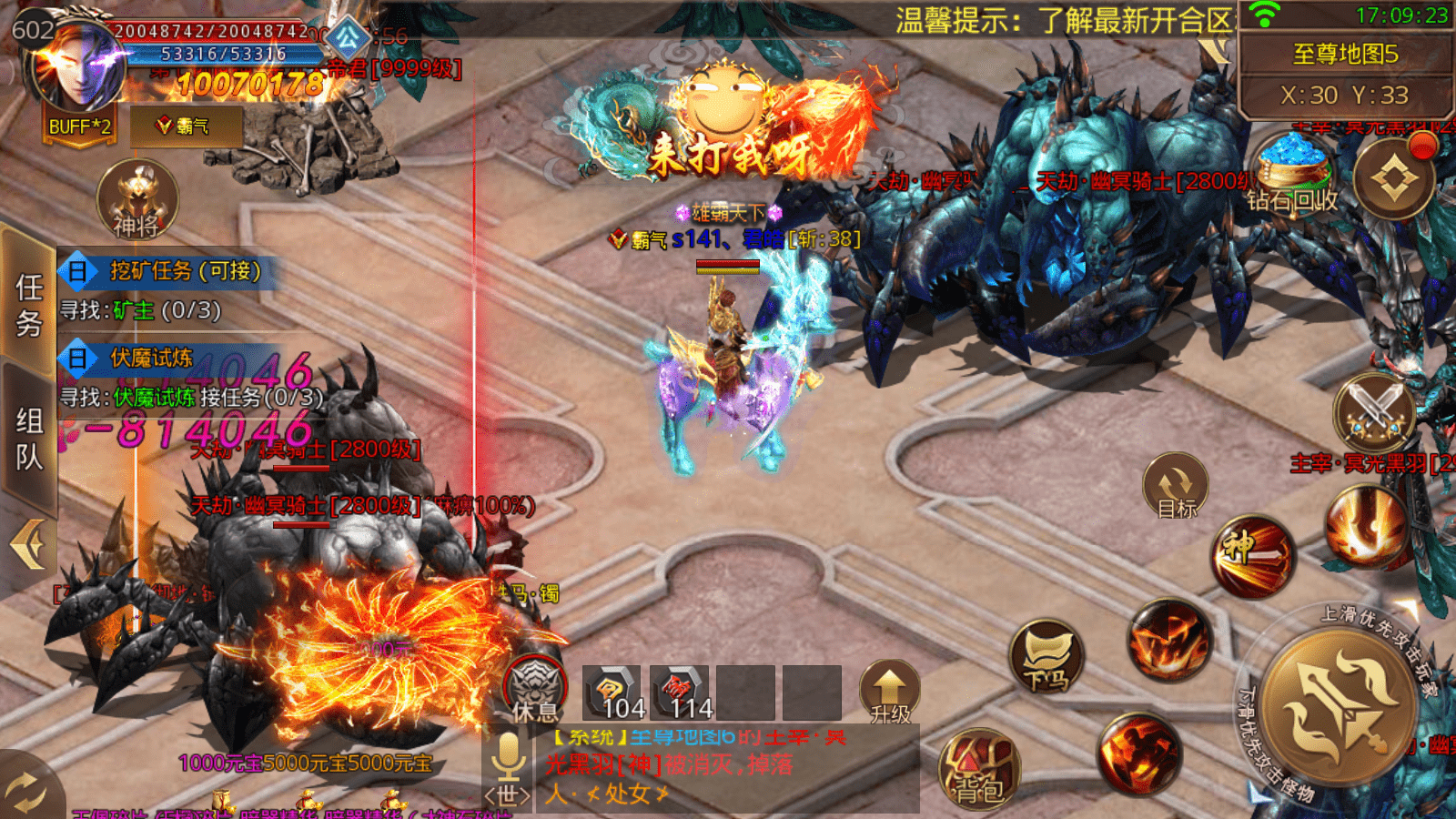Open 钻石回收 diamond recycle

click(x=1291, y=175)
